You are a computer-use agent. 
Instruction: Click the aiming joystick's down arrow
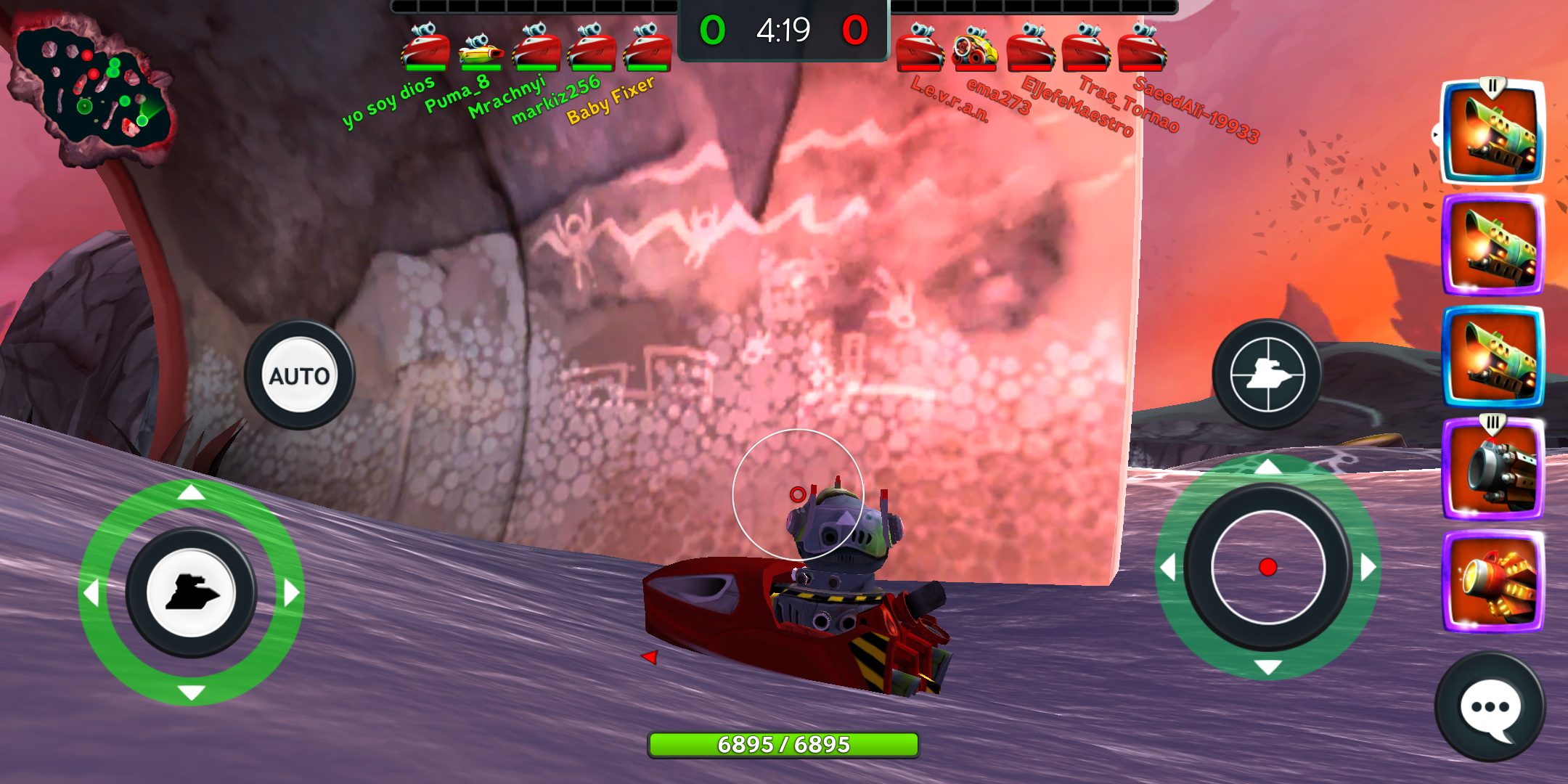tap(1267, 667)
